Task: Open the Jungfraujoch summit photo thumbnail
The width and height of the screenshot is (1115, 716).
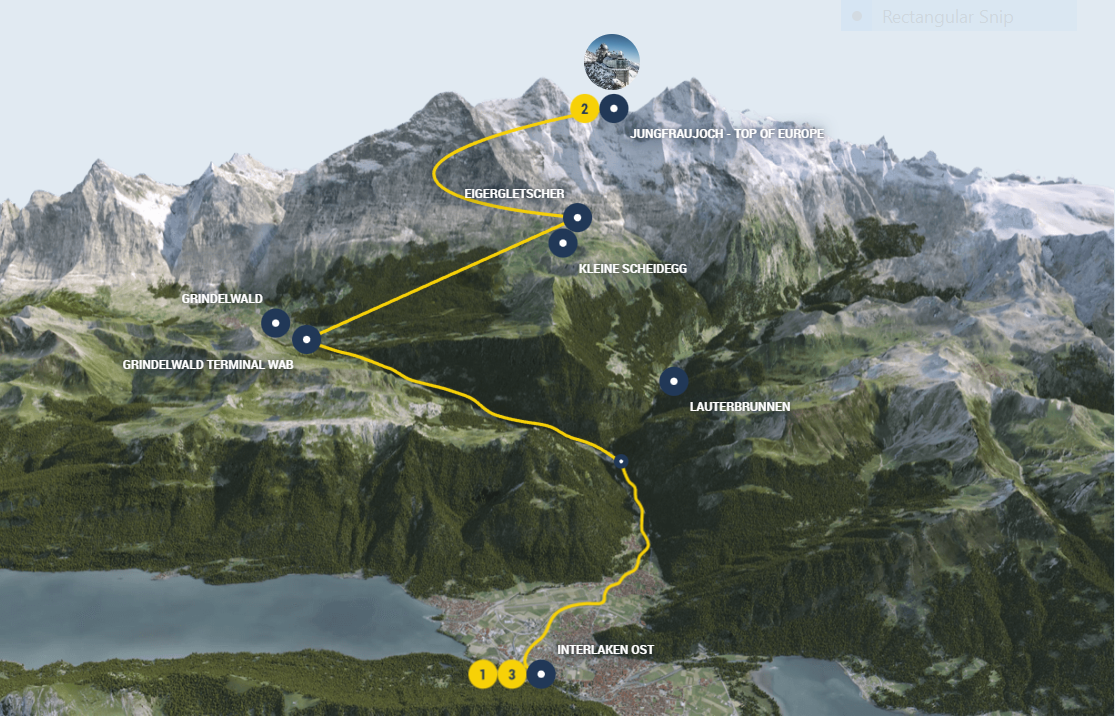Action: click(612, 62)
